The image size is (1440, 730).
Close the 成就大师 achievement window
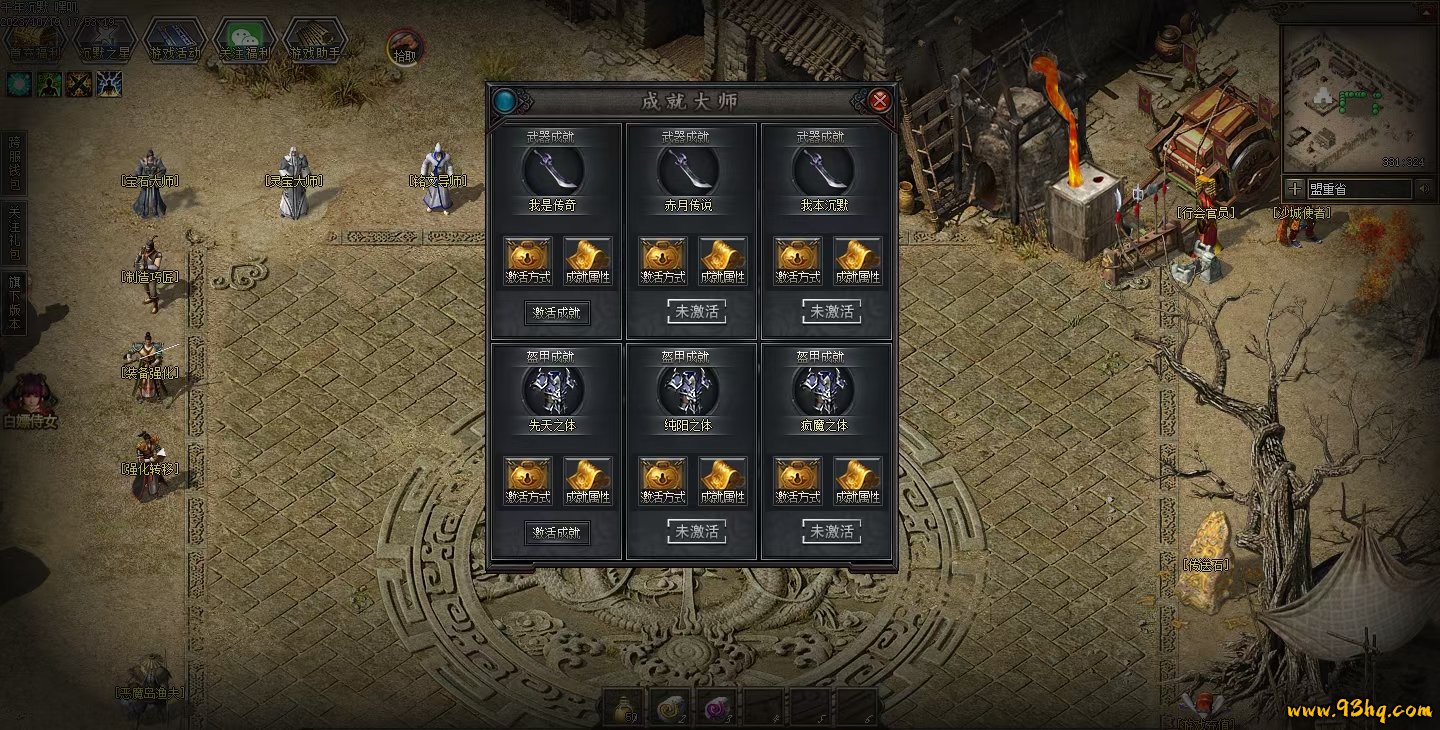pos(879,100)
